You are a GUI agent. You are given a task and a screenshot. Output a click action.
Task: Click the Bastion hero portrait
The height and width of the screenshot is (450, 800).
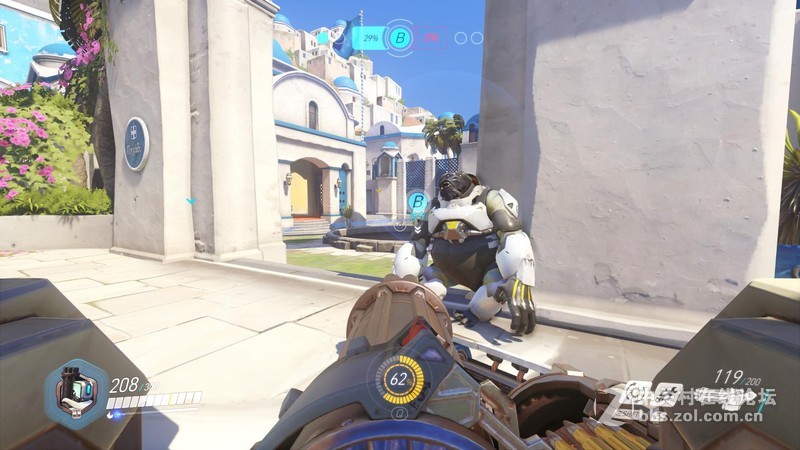tap(76, 392)
